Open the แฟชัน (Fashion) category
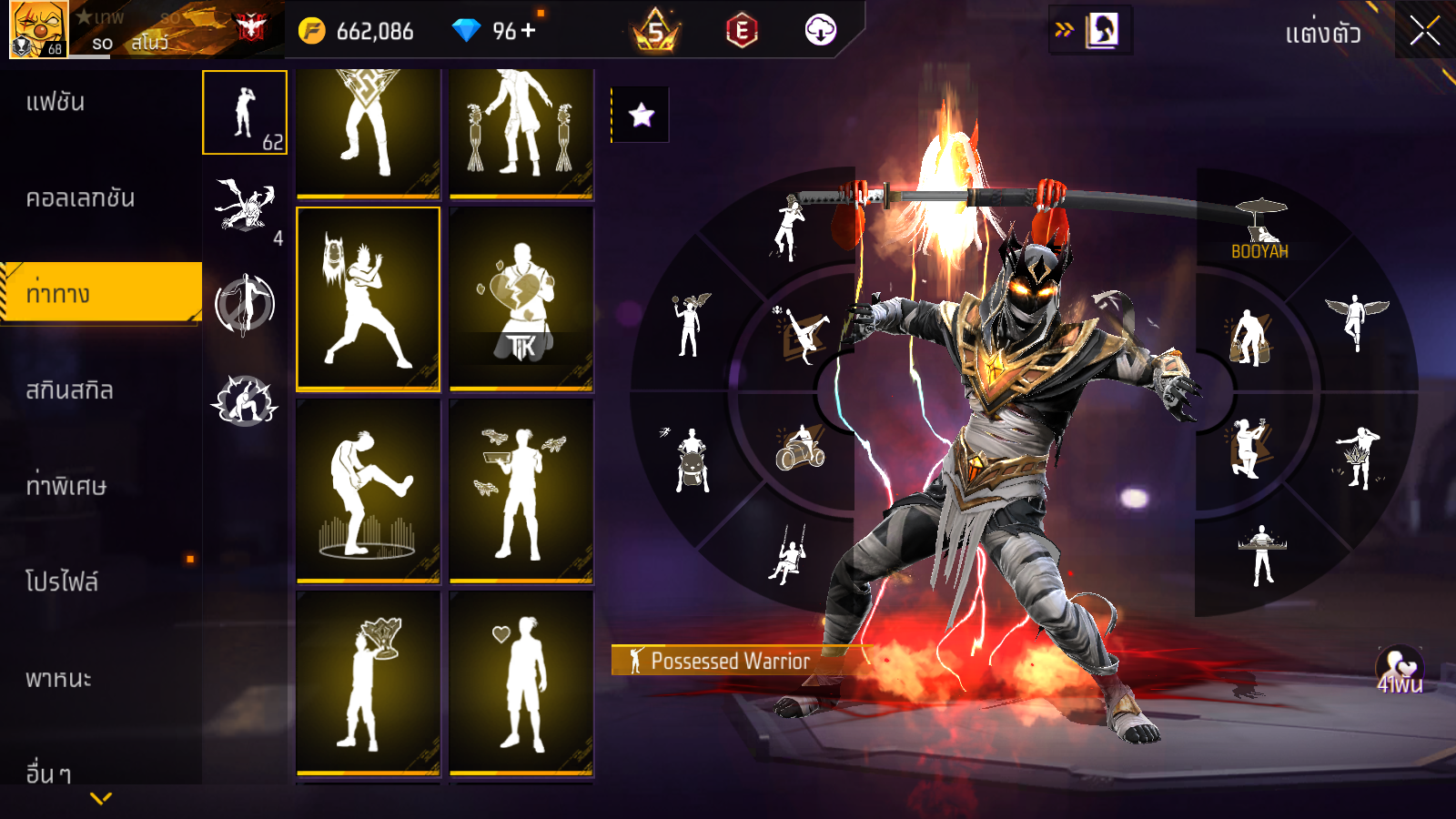 click(56, 102)
